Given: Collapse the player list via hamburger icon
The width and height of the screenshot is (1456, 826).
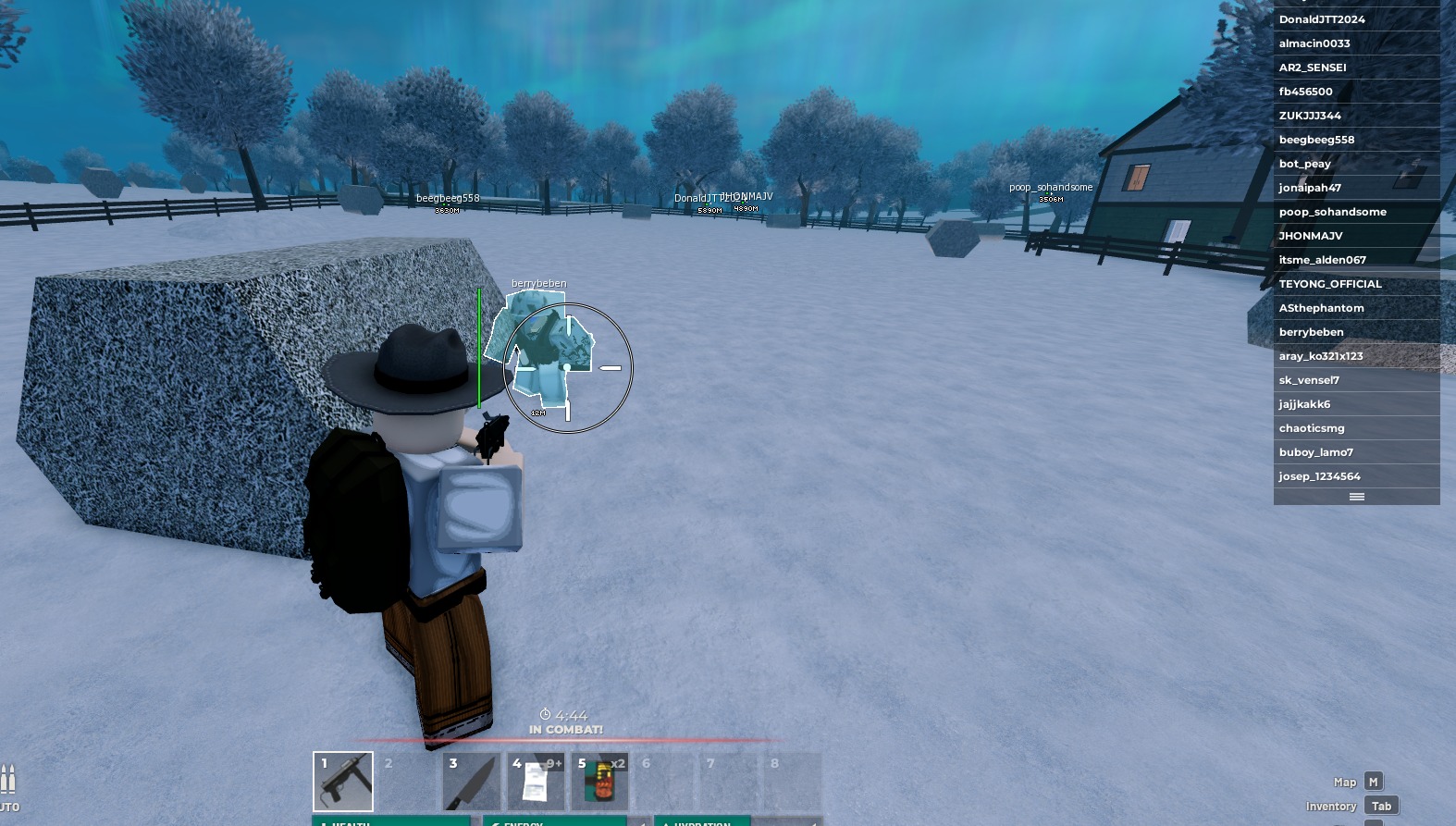Looking at the screenshot, I should click(1356, 497).
